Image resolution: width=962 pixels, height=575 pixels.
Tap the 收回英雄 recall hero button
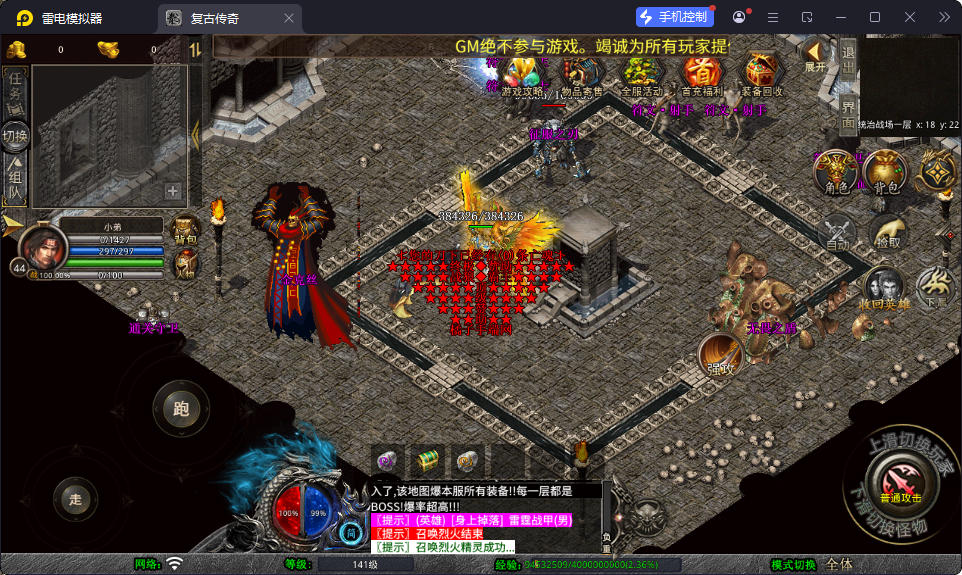pyautogui.click(x=884, y=289)
